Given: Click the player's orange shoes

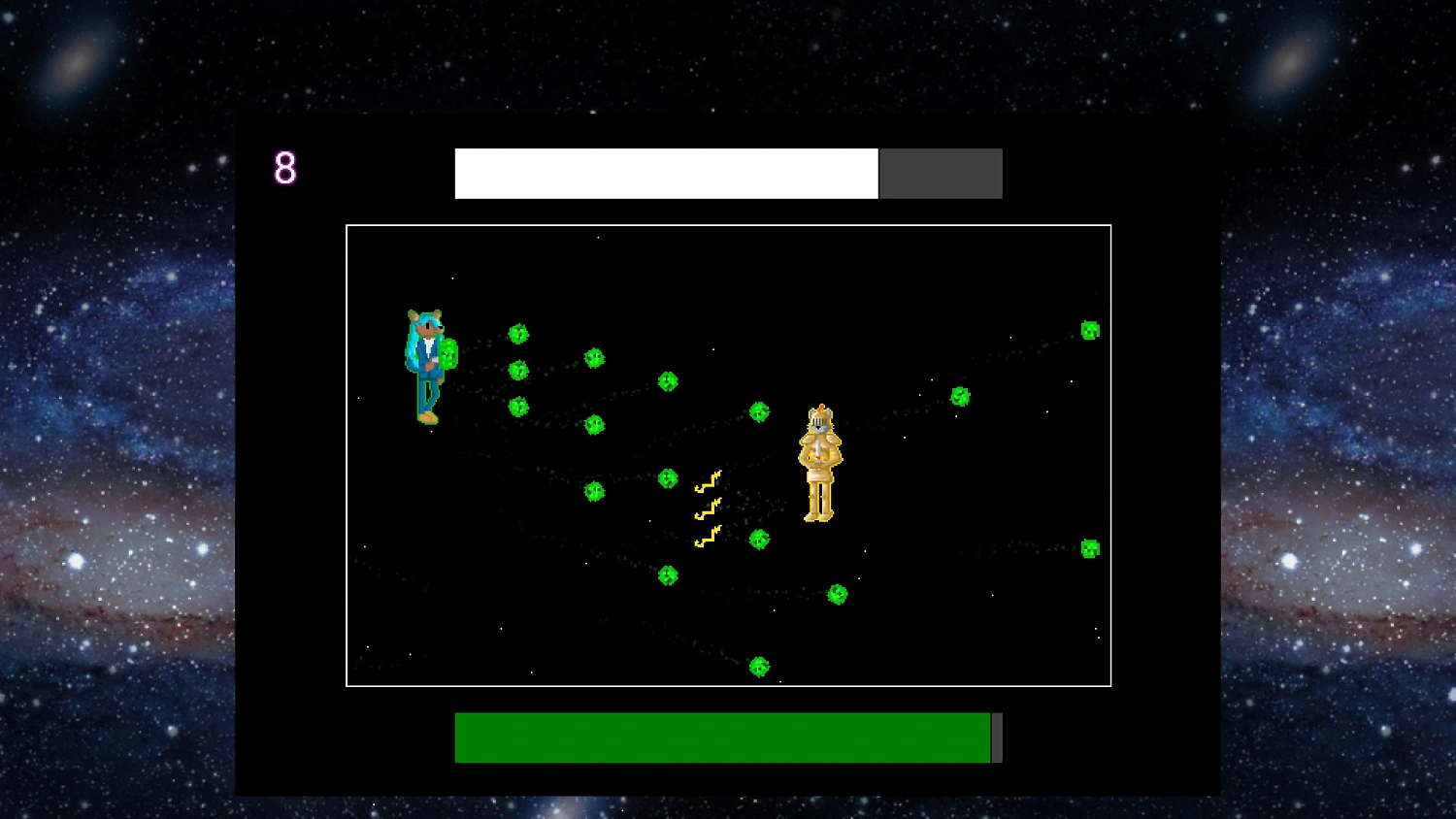Looking at the screenshot, I should (427, 415).
